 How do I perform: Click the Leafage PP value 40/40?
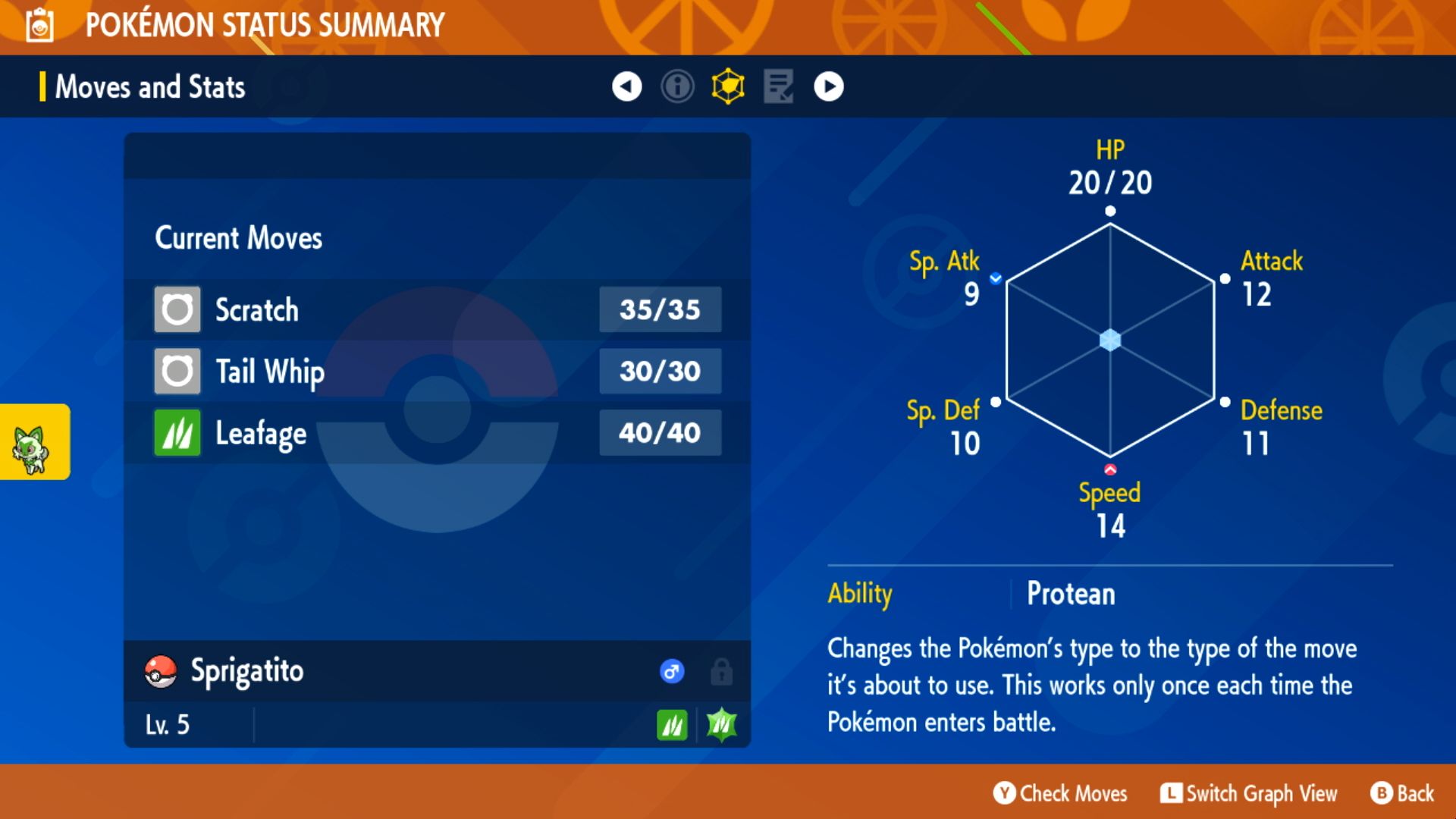660,431
